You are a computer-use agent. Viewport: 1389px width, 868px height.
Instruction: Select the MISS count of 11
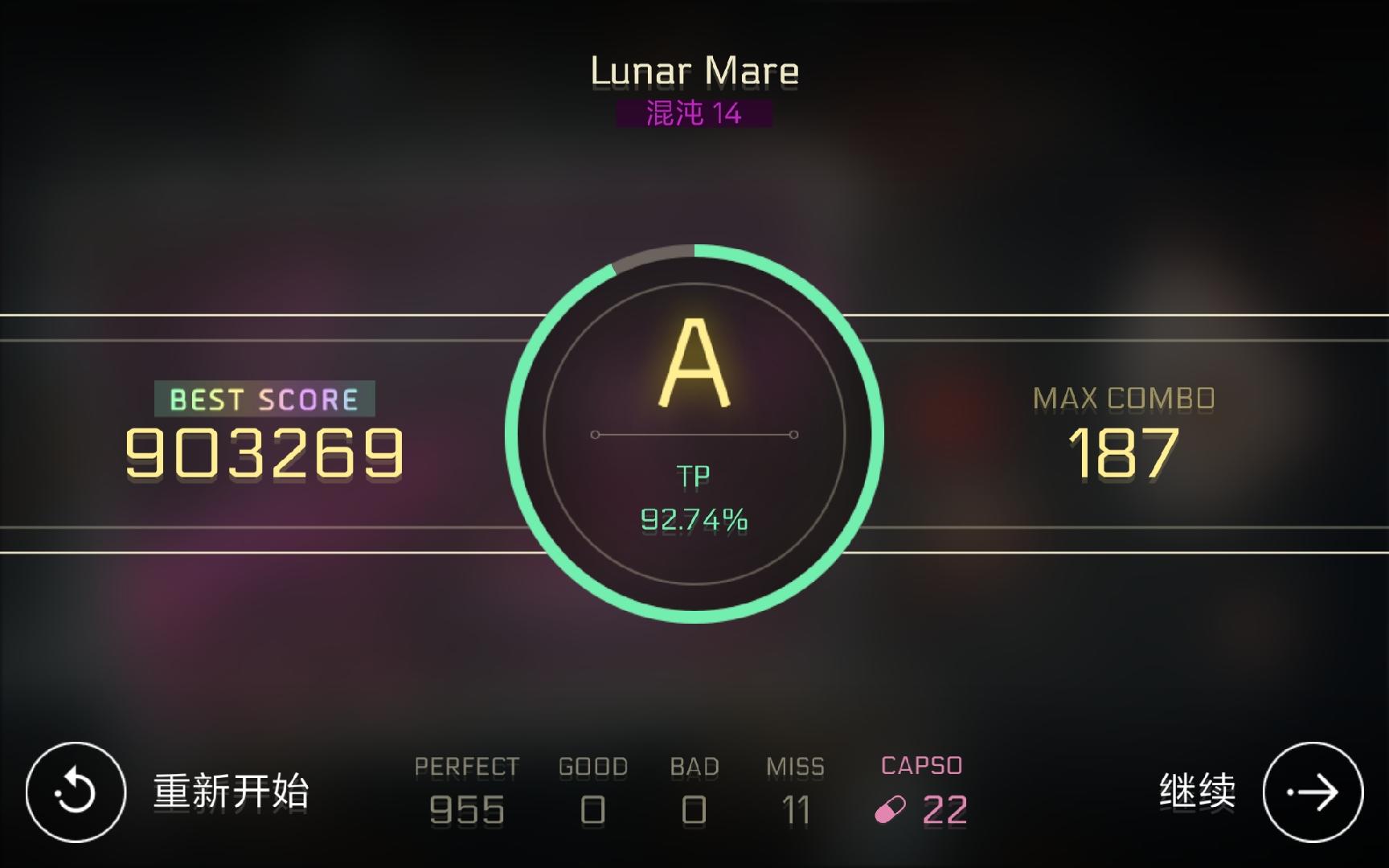pyautogui.click(x=796, y=810)
